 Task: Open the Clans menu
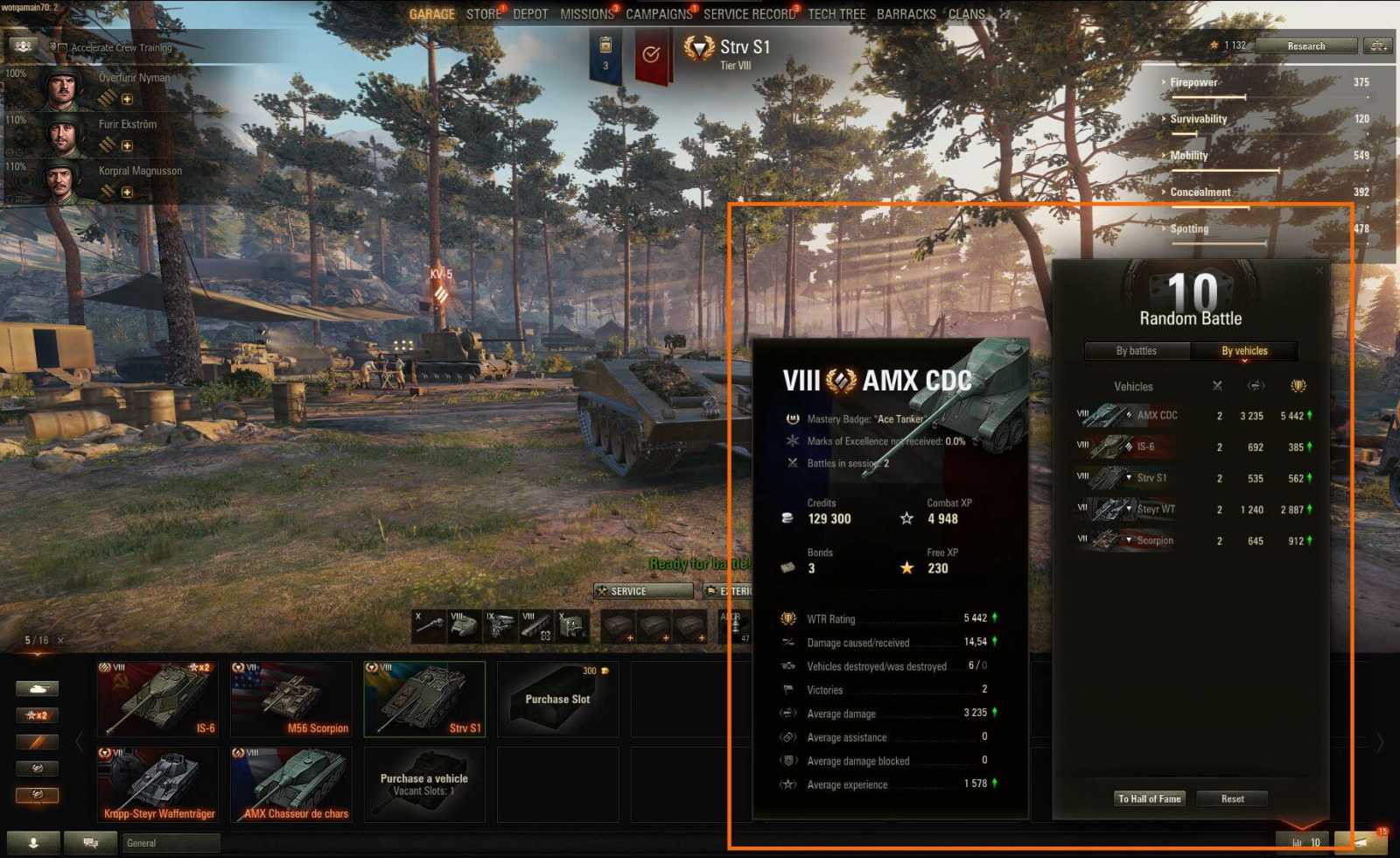966,14
